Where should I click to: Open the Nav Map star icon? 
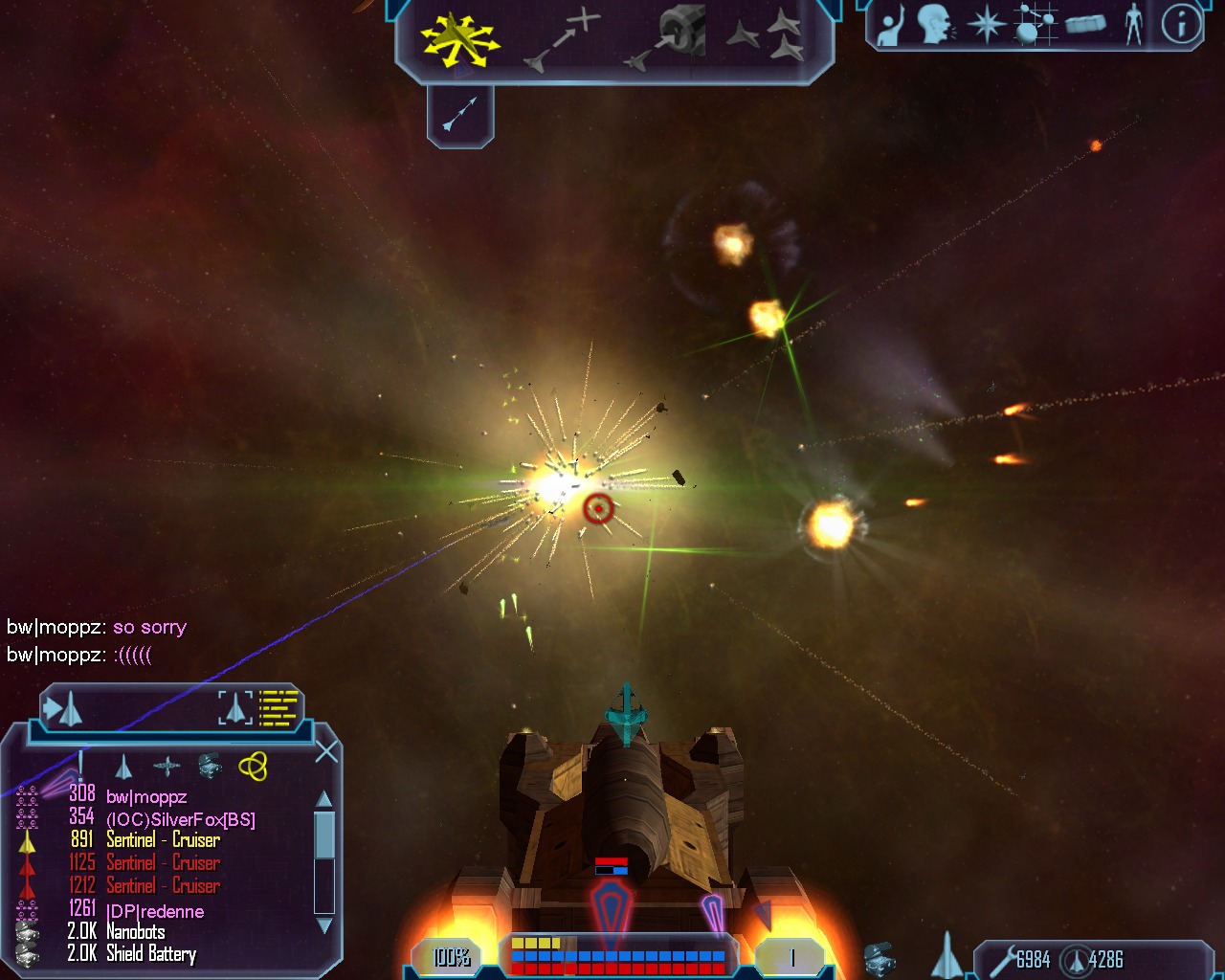coord(987,24)
